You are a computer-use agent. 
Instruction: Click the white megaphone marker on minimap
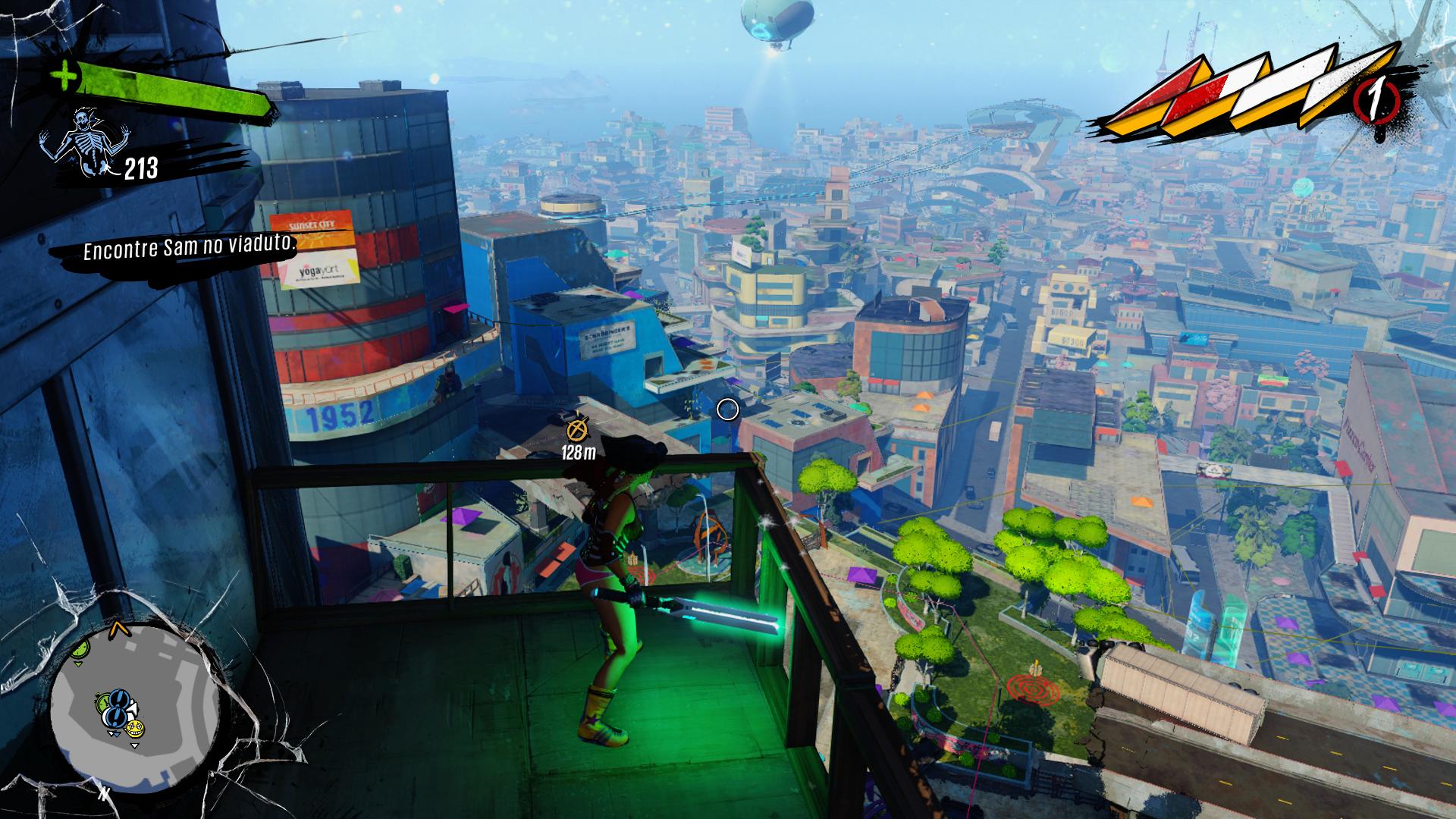tap(132, 709)
